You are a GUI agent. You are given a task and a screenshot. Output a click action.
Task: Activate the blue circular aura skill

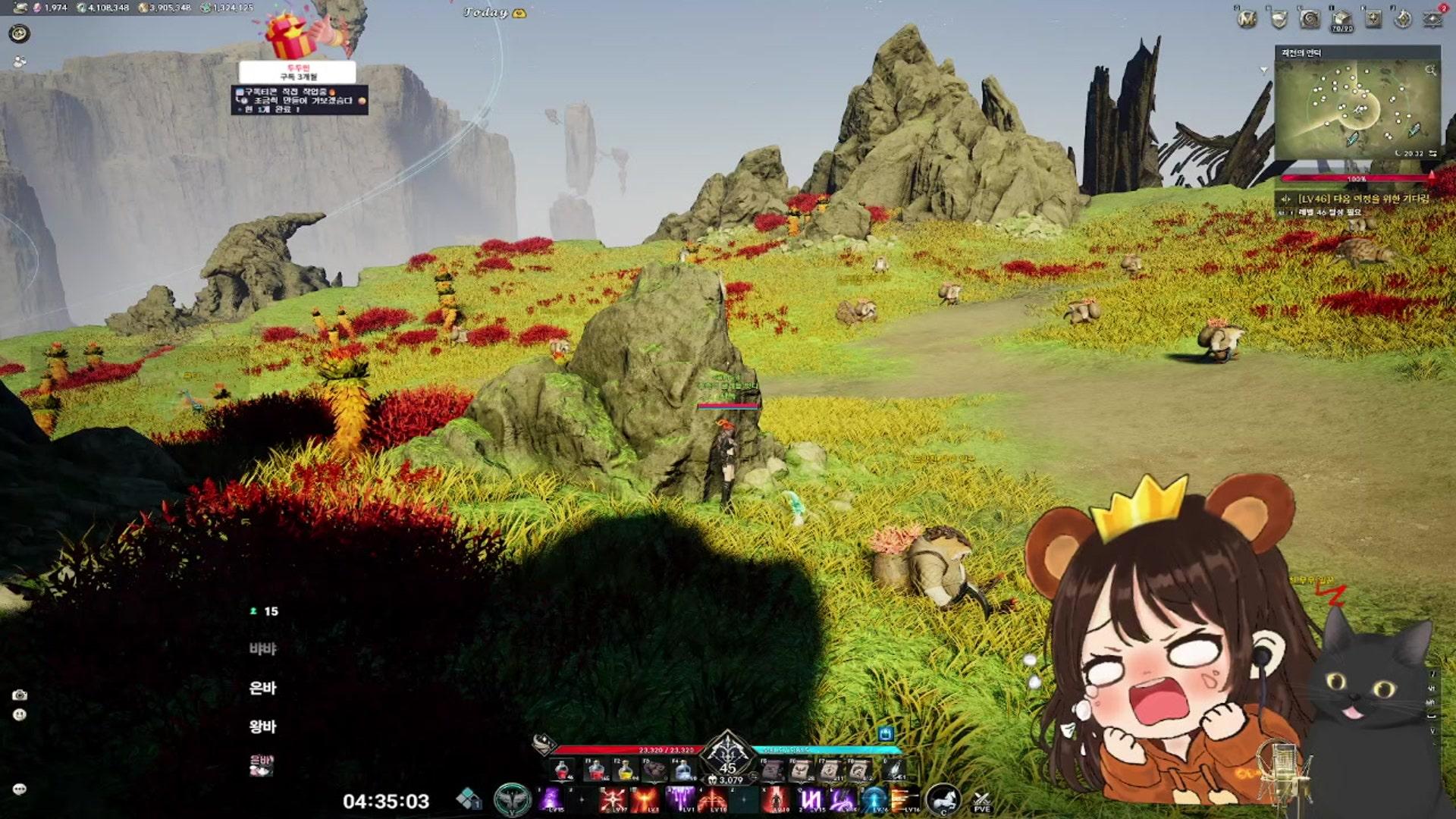tap(874, 799)
